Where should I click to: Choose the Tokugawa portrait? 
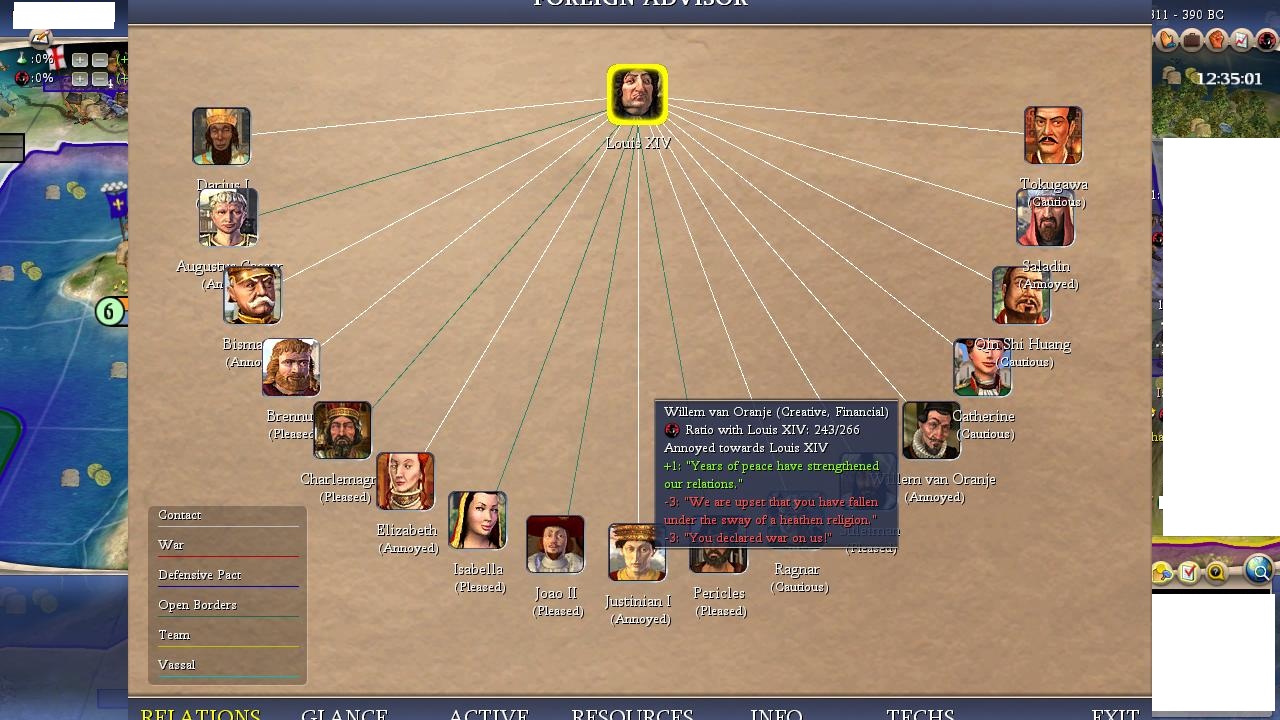[1053, 135]
